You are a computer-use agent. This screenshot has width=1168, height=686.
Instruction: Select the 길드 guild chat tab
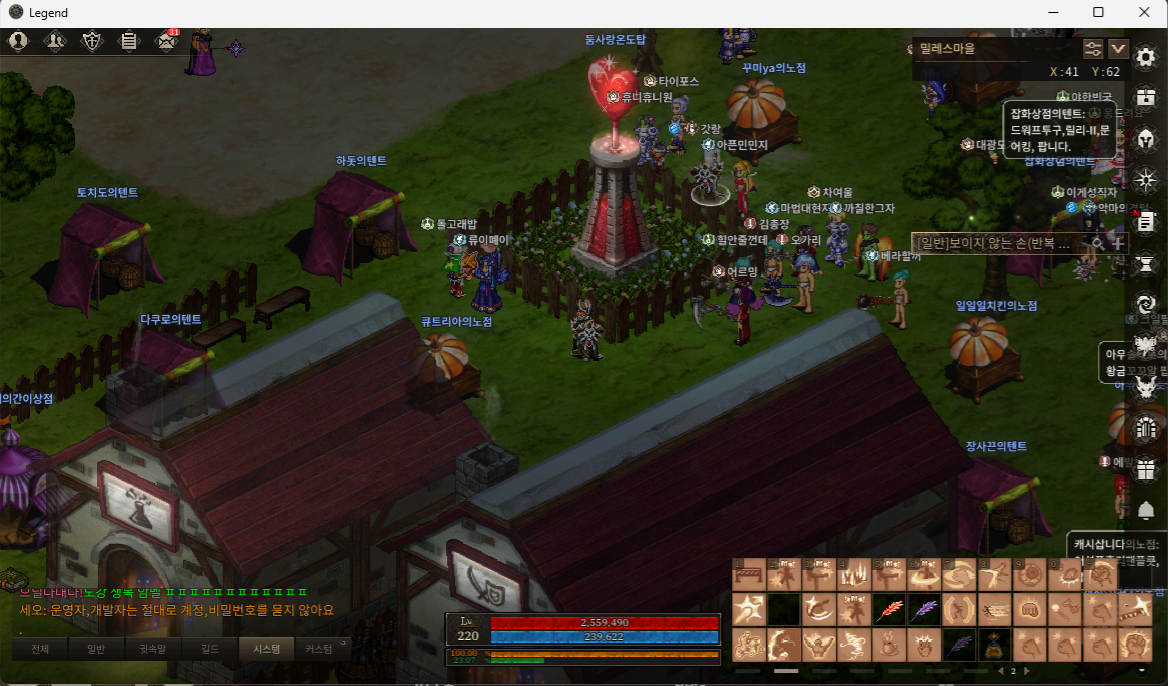211,649
